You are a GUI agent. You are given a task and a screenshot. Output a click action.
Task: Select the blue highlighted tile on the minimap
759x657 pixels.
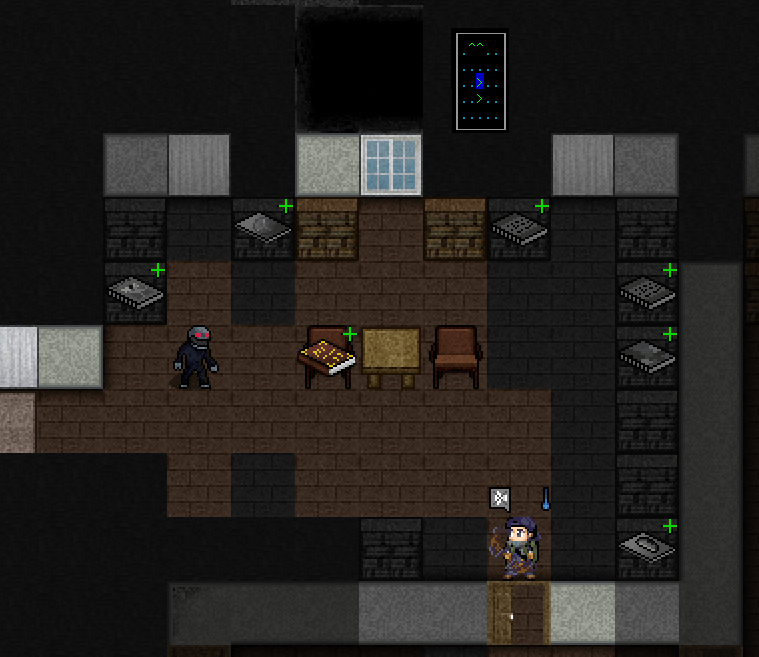(x=480, y=81)
